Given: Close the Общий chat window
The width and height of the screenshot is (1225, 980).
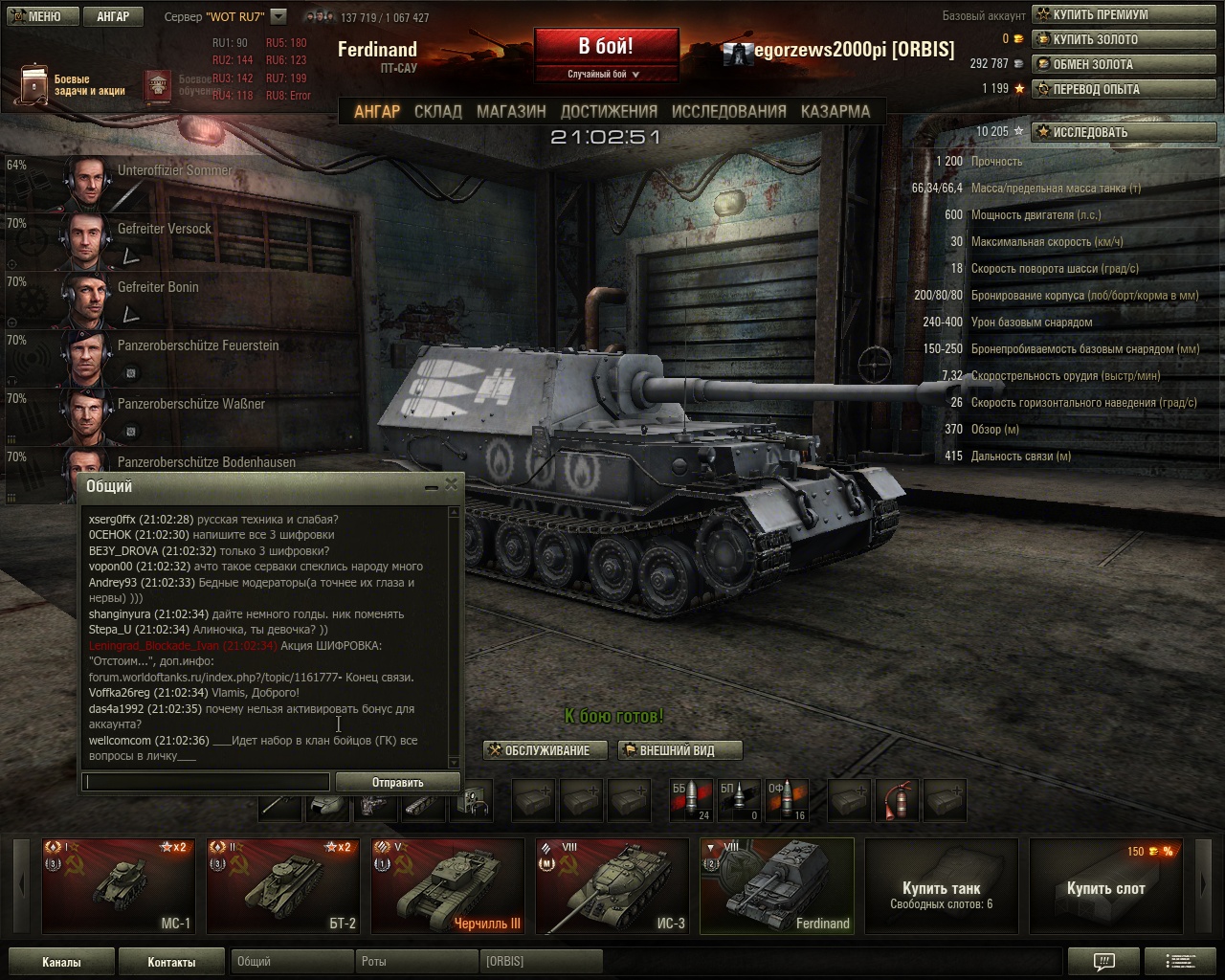Looking at the screenshot, I should tap(451, 485).
